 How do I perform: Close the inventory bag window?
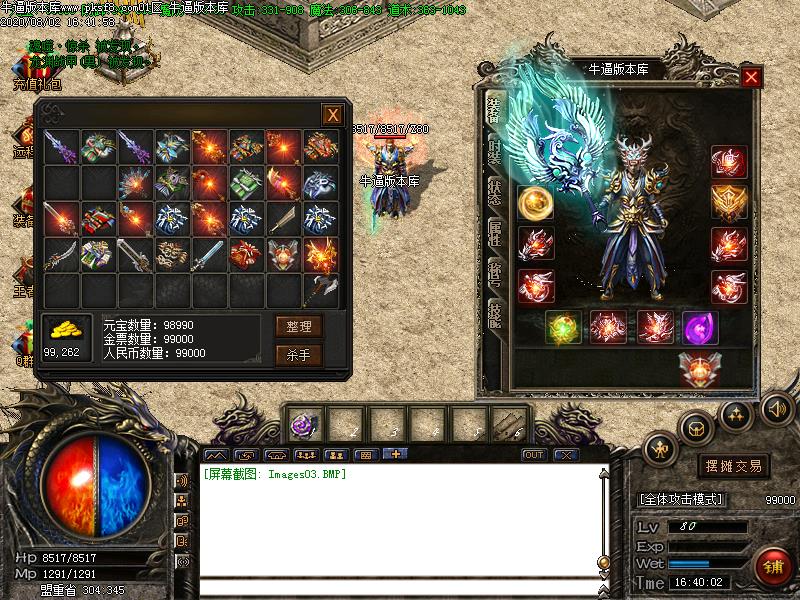(332, 115)
